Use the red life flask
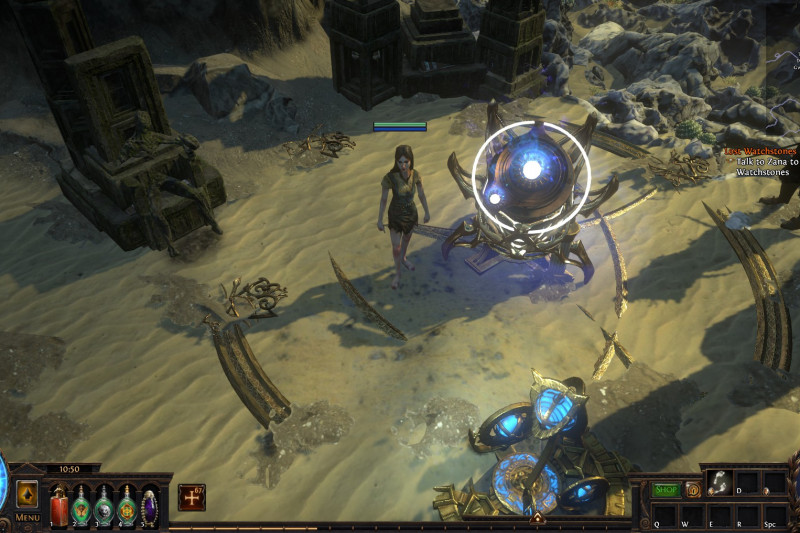 [x=59, y=503]
